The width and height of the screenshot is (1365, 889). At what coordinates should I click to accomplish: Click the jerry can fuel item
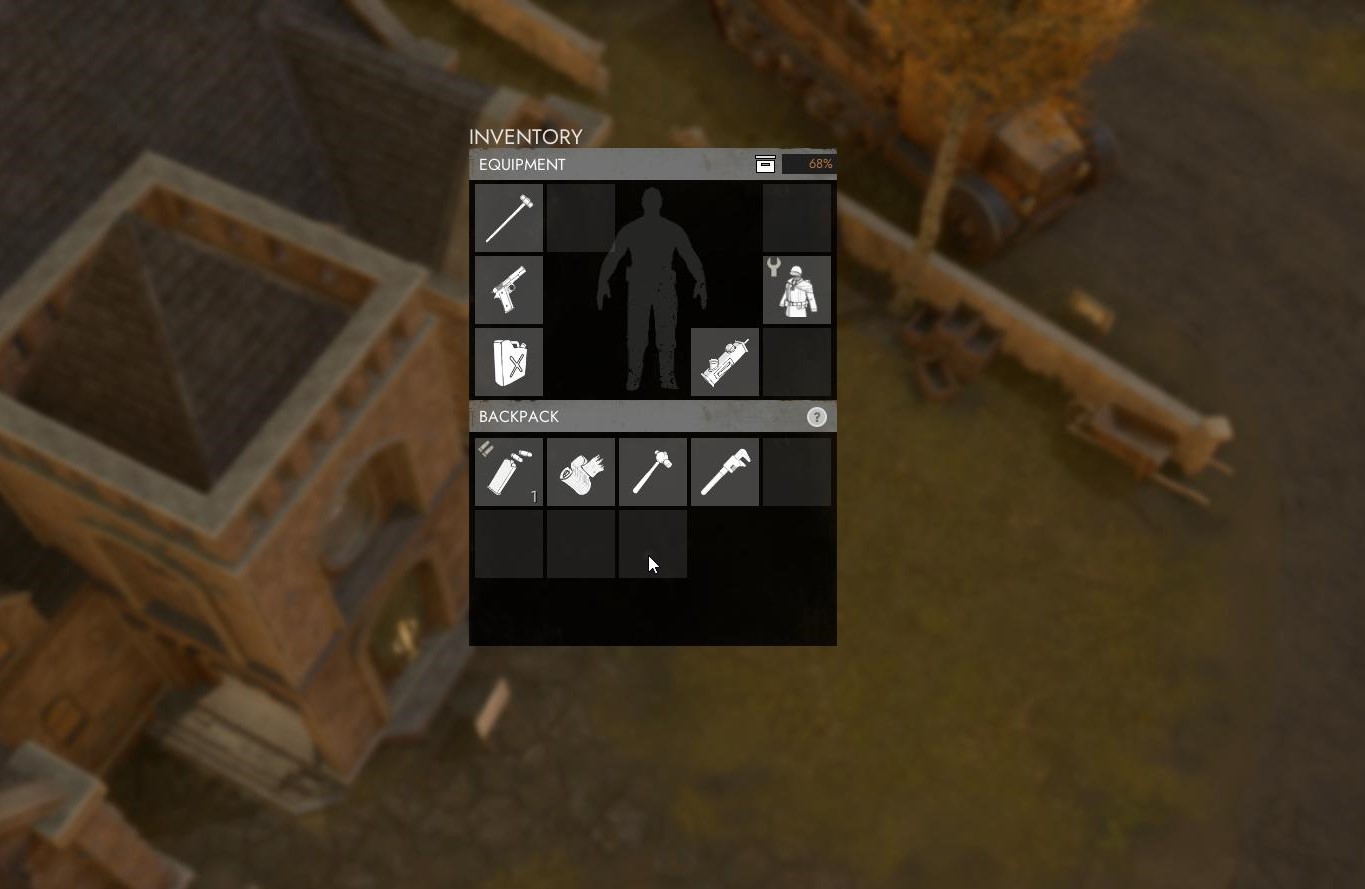tap(508, 361)
